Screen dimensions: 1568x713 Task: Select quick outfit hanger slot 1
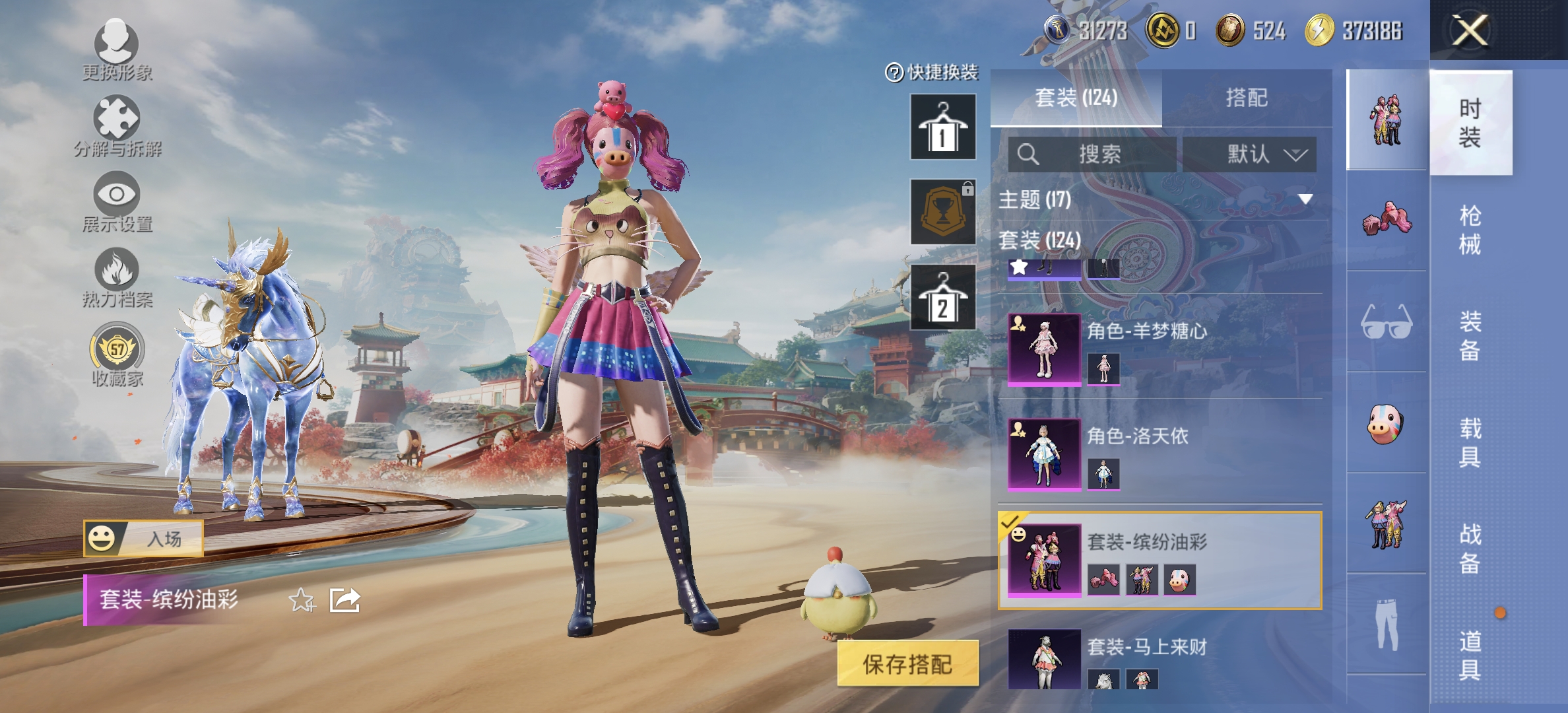pos(943,127)
